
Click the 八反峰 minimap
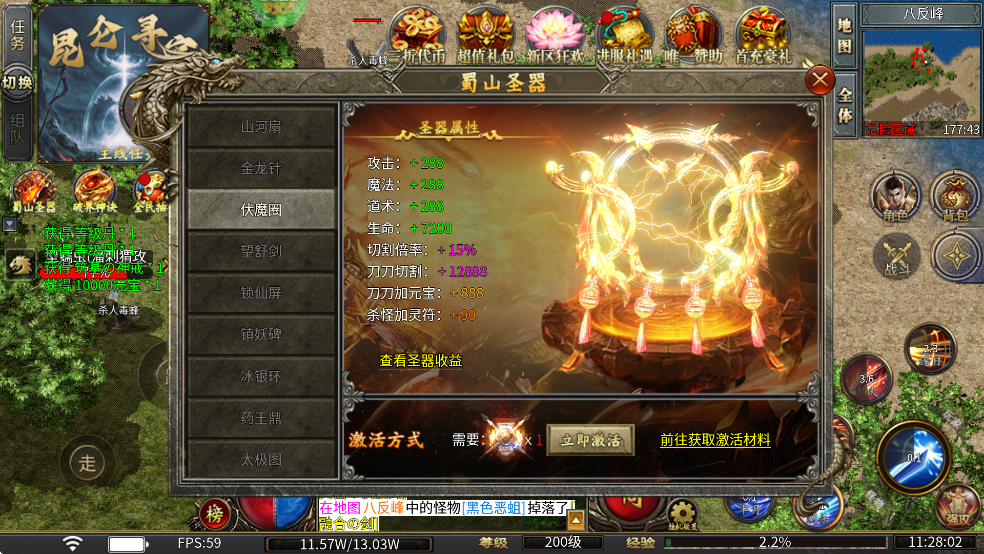(922, 82)
